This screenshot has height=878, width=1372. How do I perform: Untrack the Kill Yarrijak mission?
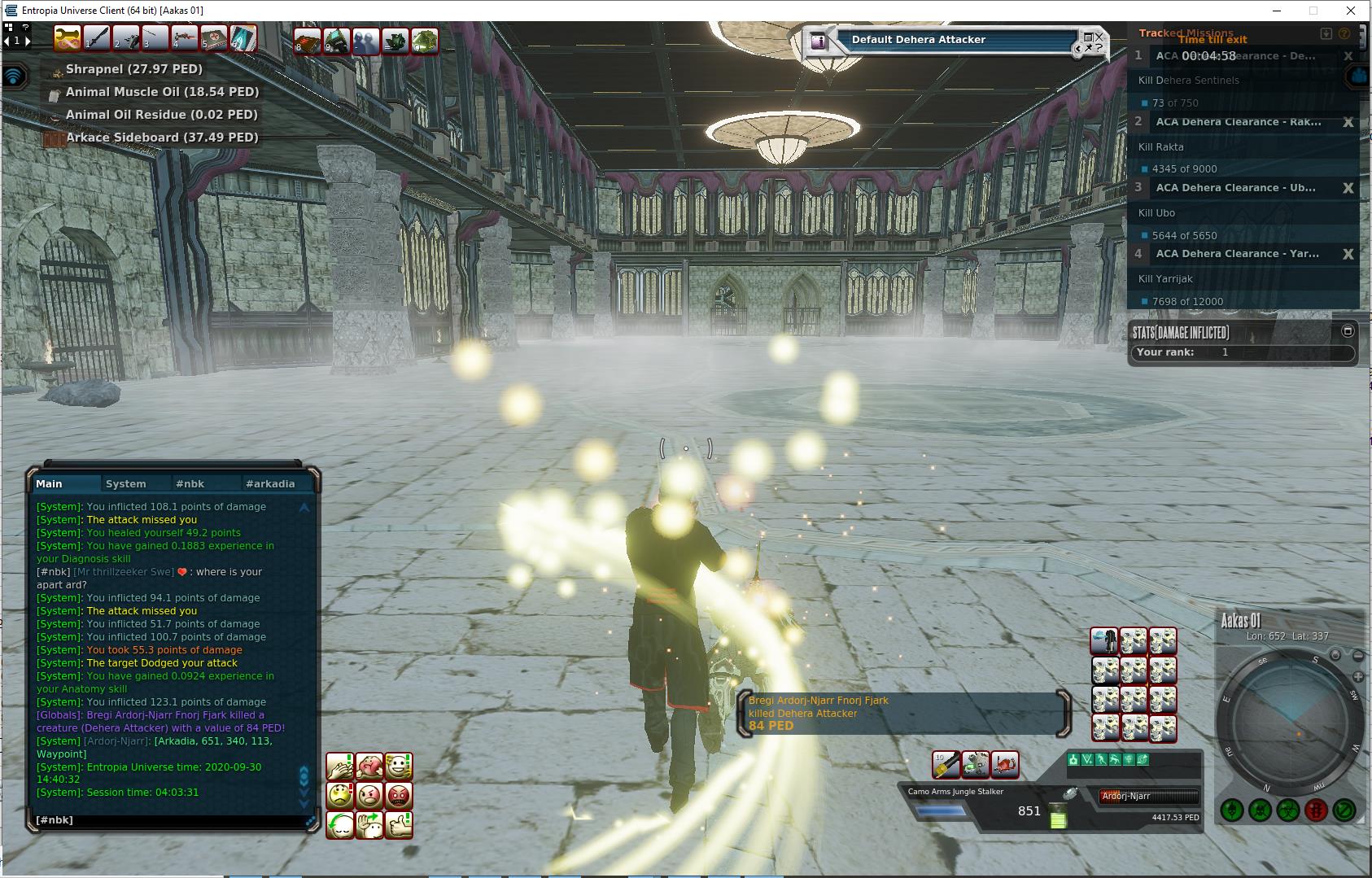point(1348,254)
